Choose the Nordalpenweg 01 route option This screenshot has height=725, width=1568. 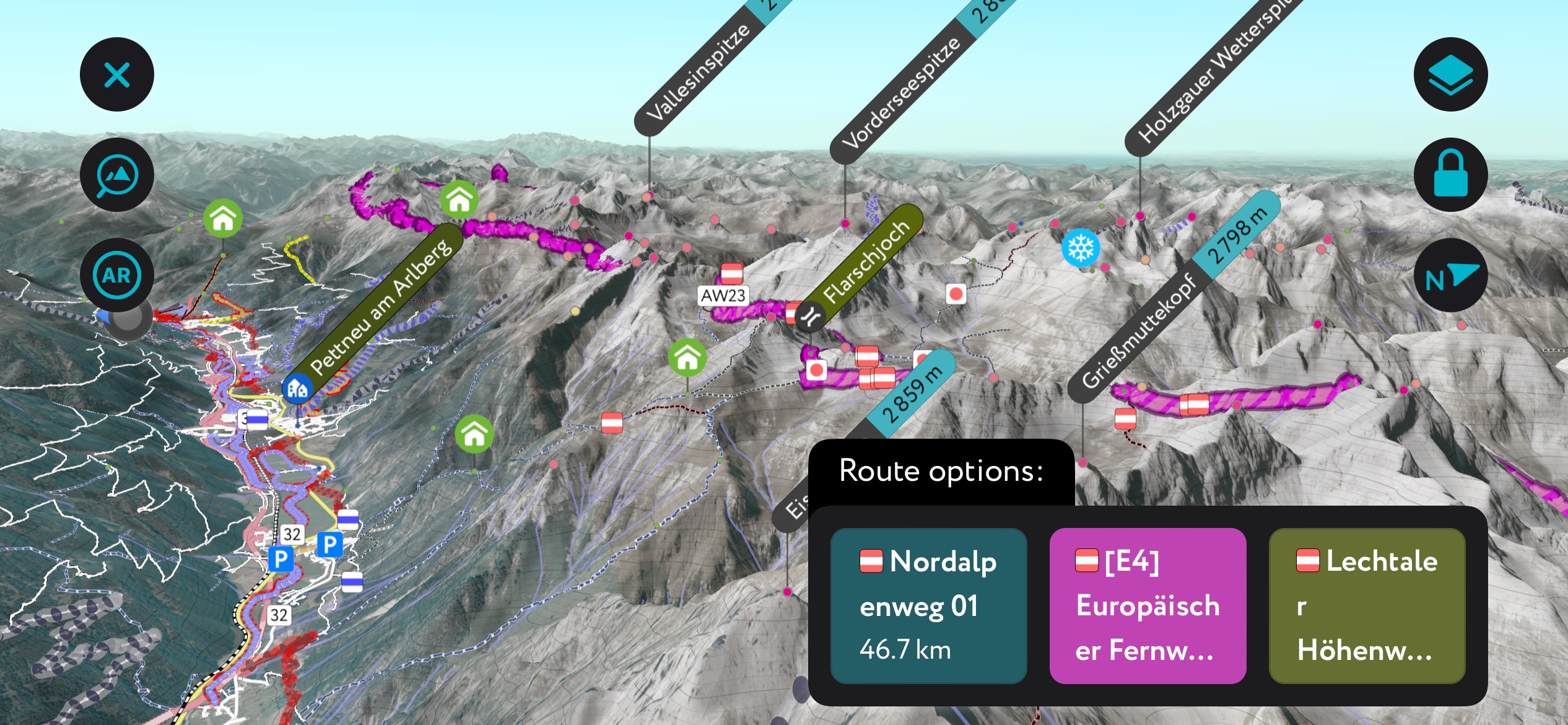928,605
